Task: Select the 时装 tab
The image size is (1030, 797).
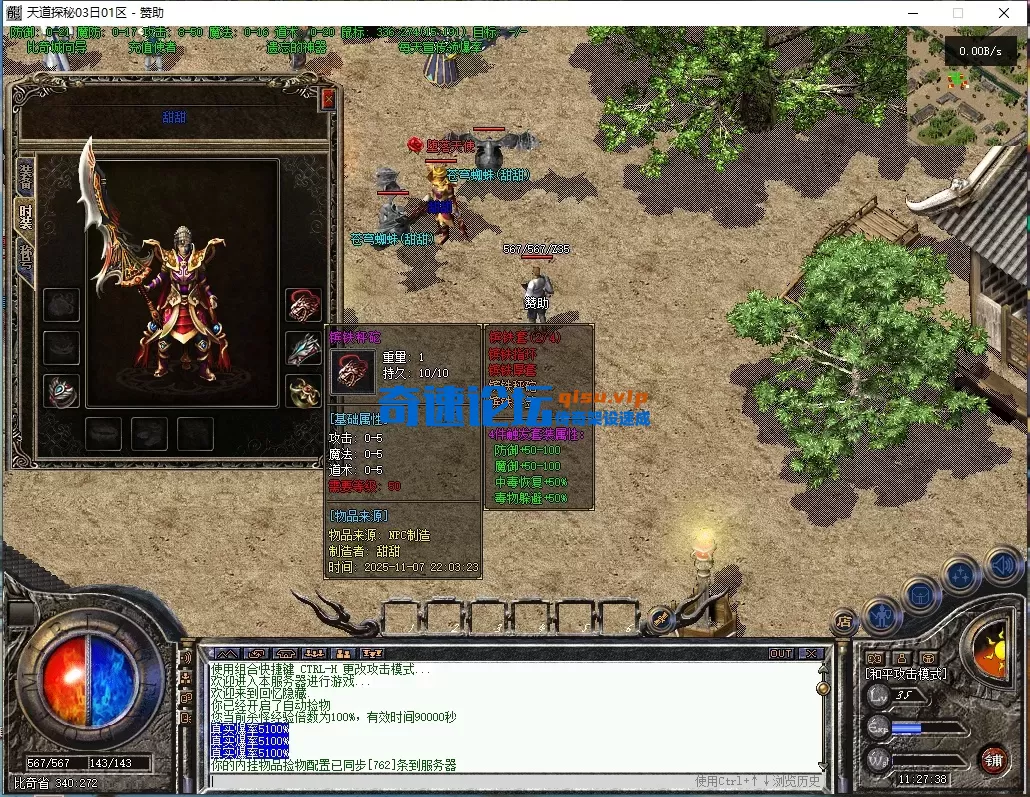Action: [x=25, y=214]
